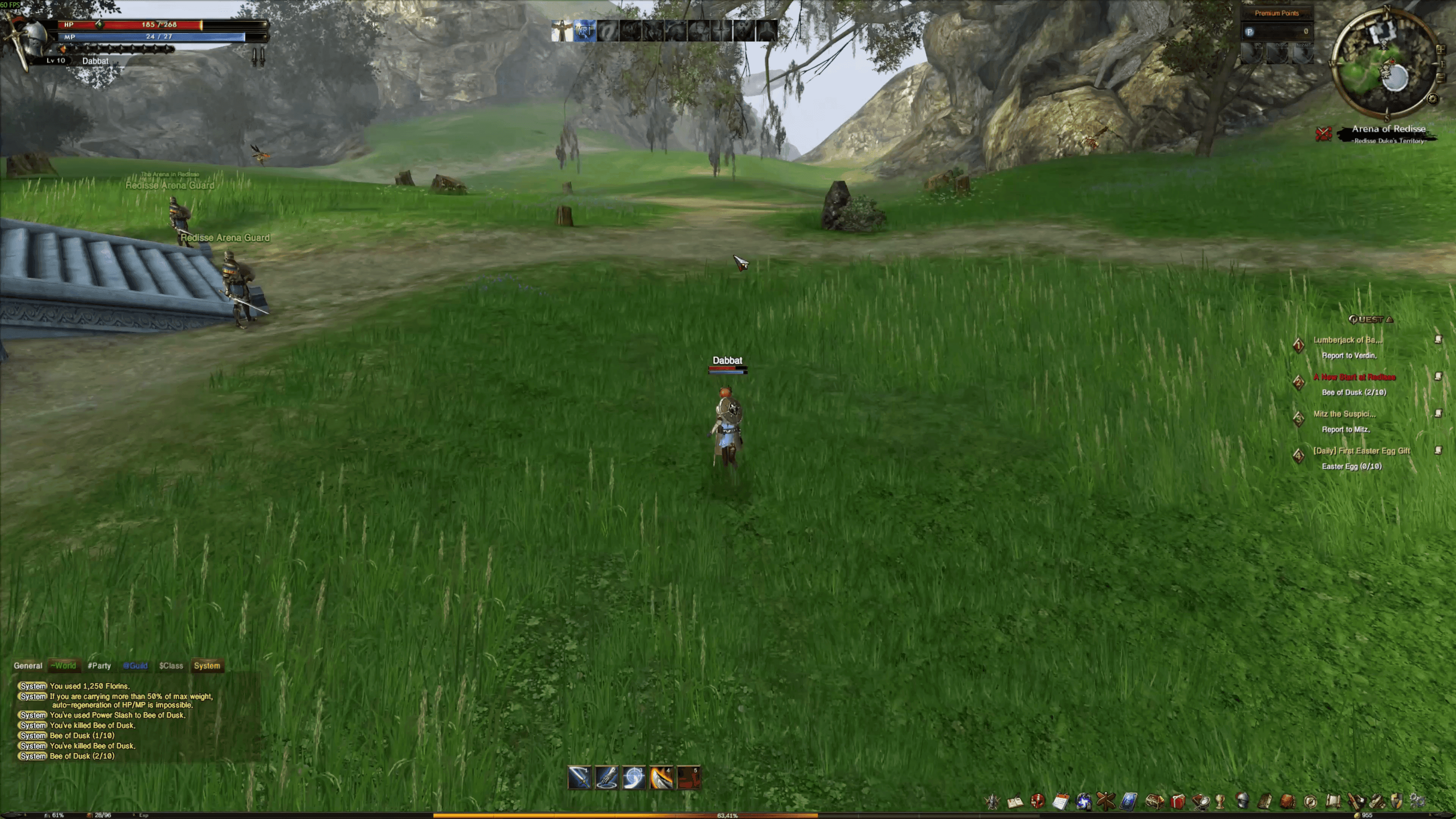
Task: Open the Daily First Easter Egg Gift quest
Action: 1361,450
